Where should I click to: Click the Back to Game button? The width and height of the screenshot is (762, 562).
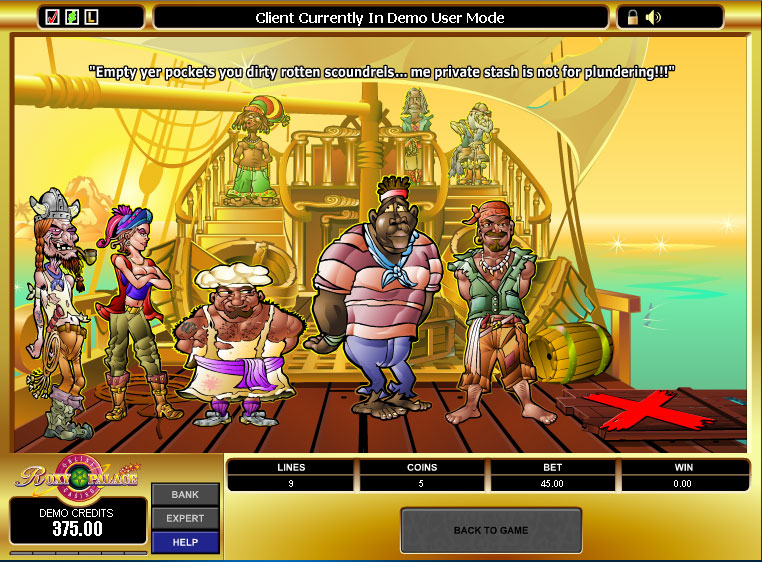[491, 530]
